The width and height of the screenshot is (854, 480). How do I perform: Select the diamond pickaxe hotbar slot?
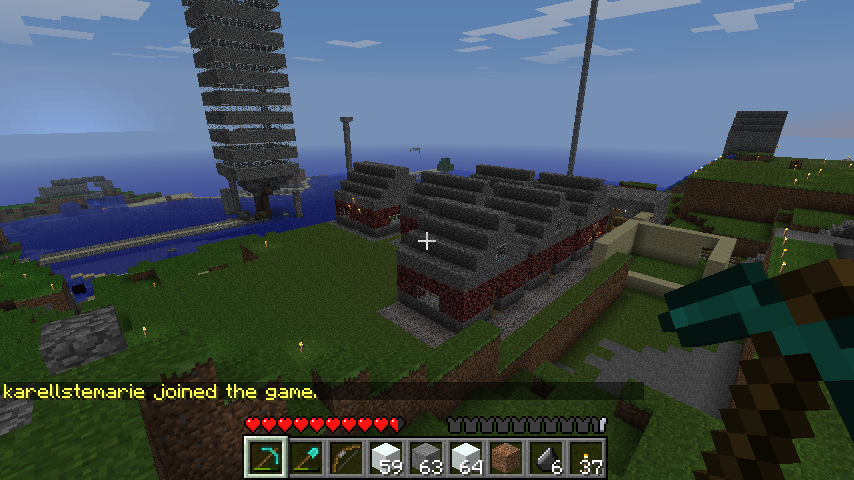point(266,458)
